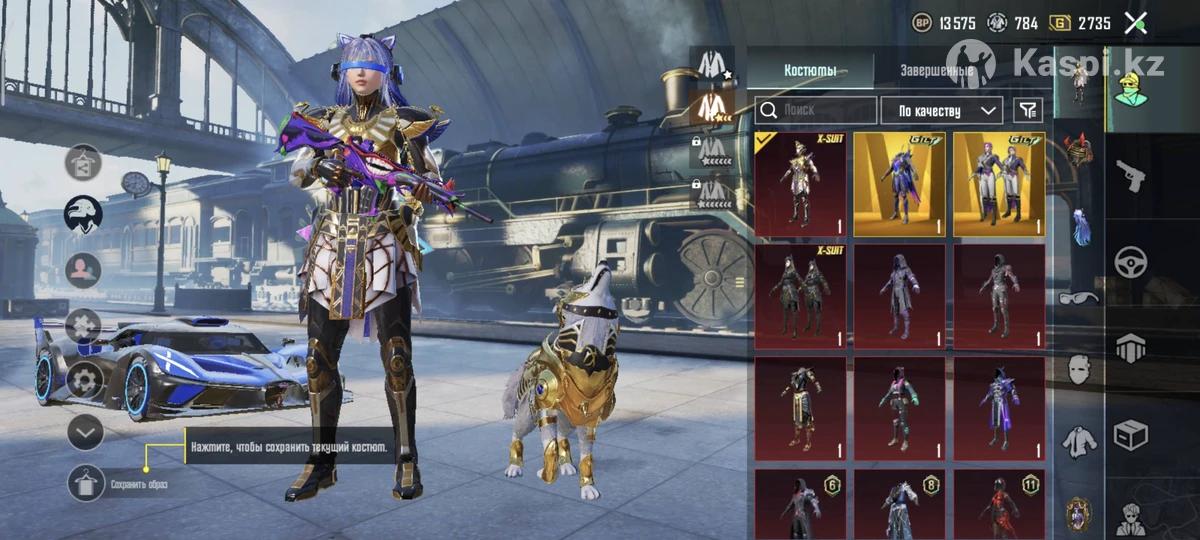Screen dimensions: 1200x540
Task: Collapse side tools with the down-arrow button
Action: (86, 432)
